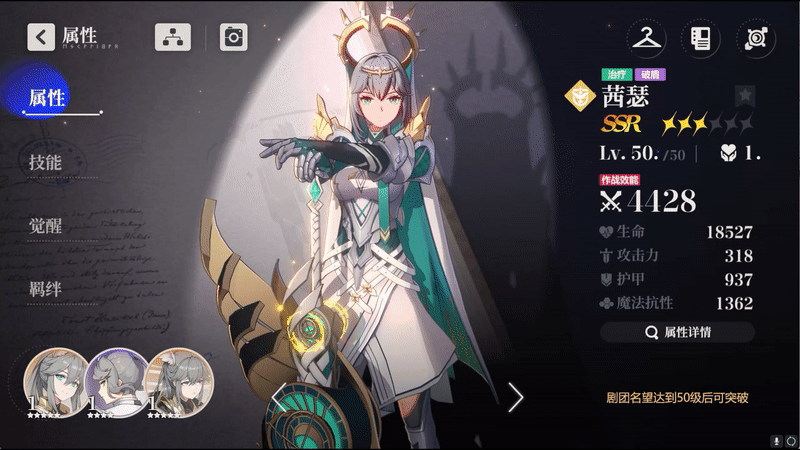Open the costume hanger icon
800x450 pixels.
click(x=646, y=39)
